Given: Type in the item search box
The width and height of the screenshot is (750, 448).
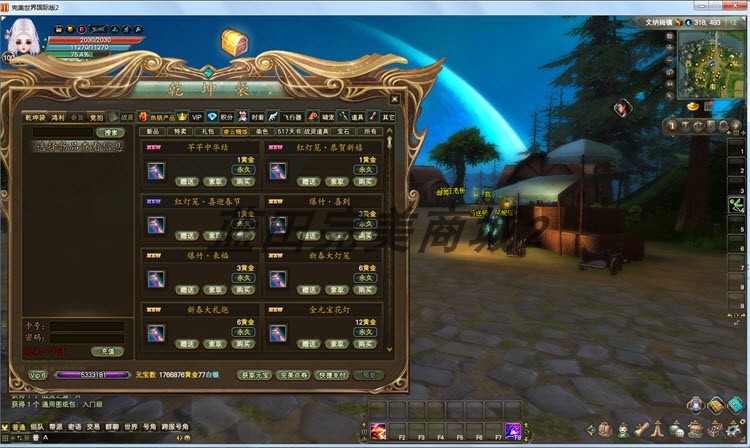Looking at the screenshot, I should pos(62,132).
